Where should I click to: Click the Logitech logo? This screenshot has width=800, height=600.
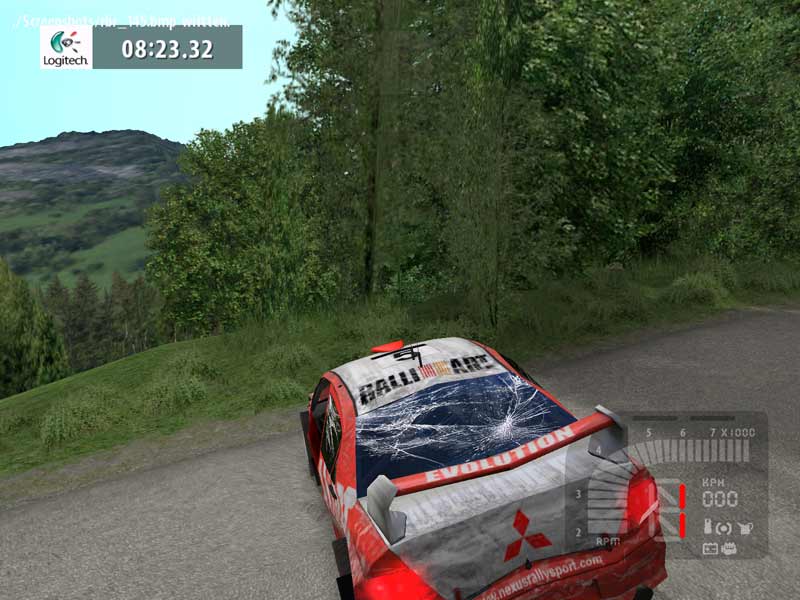coord(66,47)
